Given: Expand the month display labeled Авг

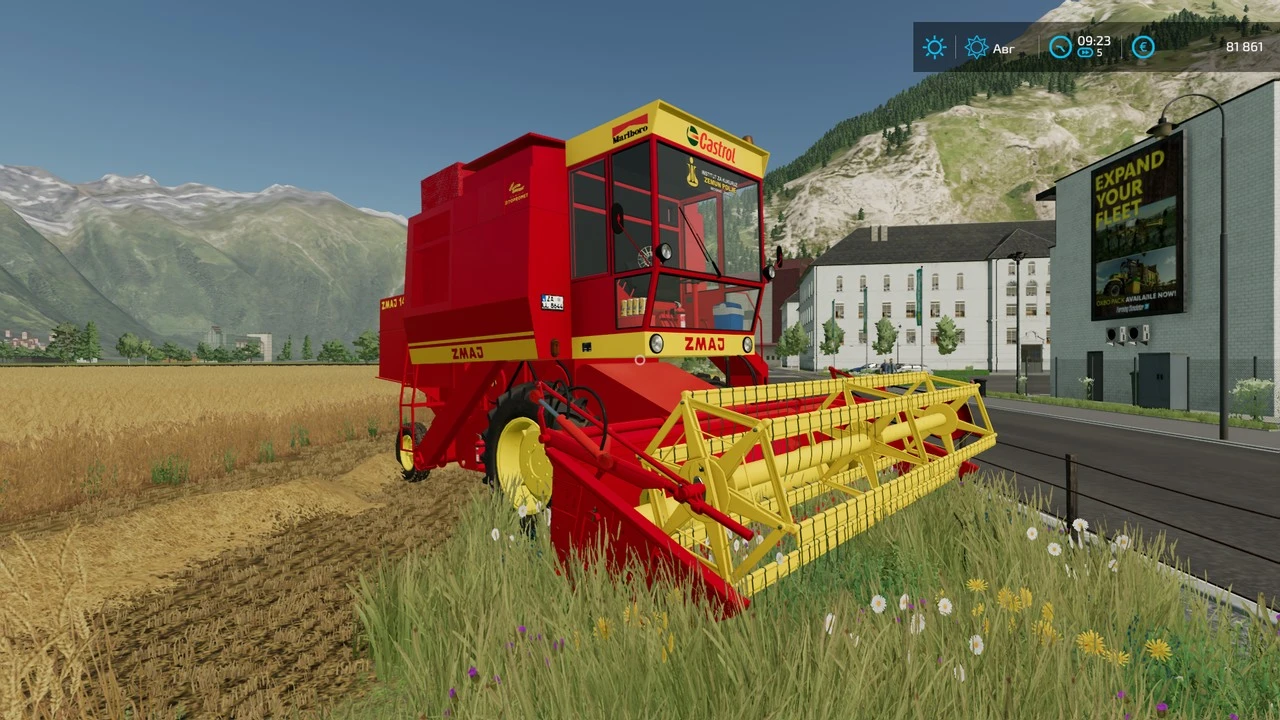Looking at the screenshot, I should pos(1003,48).
